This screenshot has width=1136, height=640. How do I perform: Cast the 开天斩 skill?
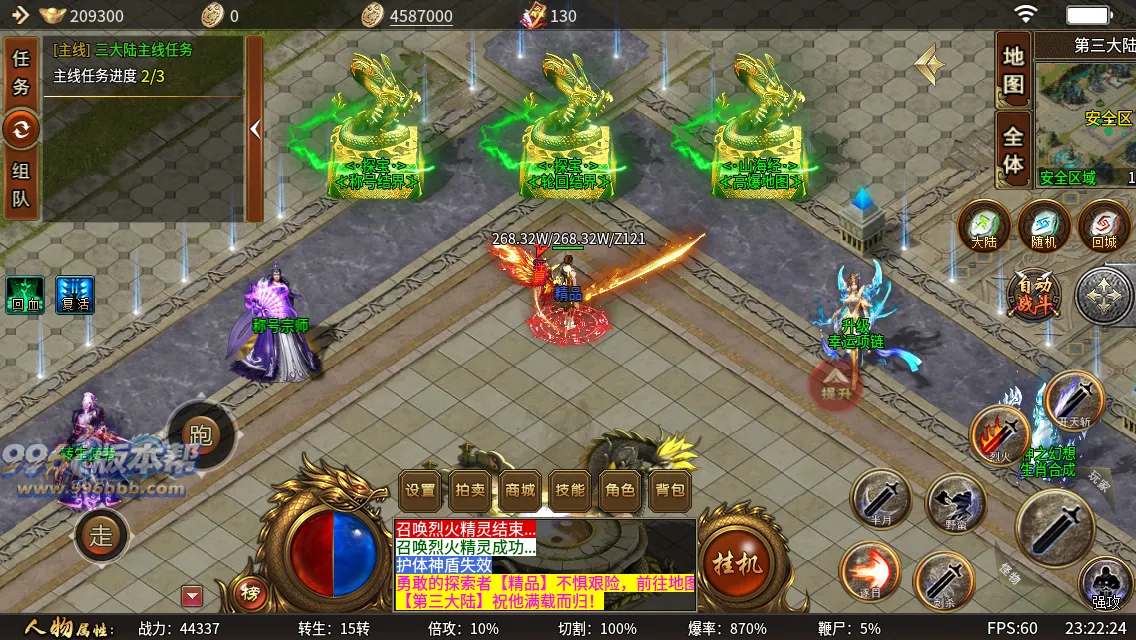1074,400
